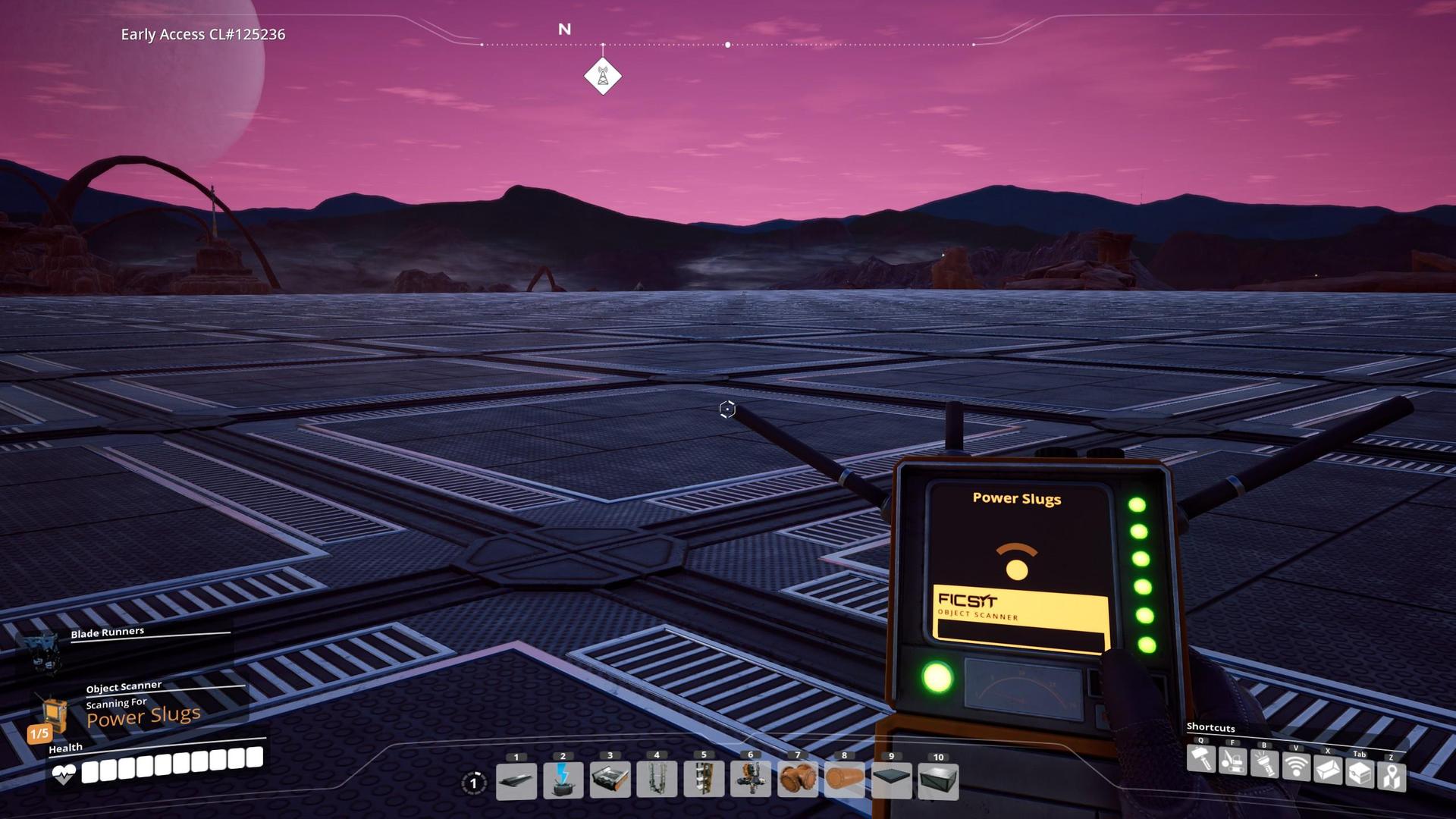Switch hotbar set using the circular number indicator
Image resolution: width=1456 pixels, height=819 pixels.
click(x=474, y=783)
